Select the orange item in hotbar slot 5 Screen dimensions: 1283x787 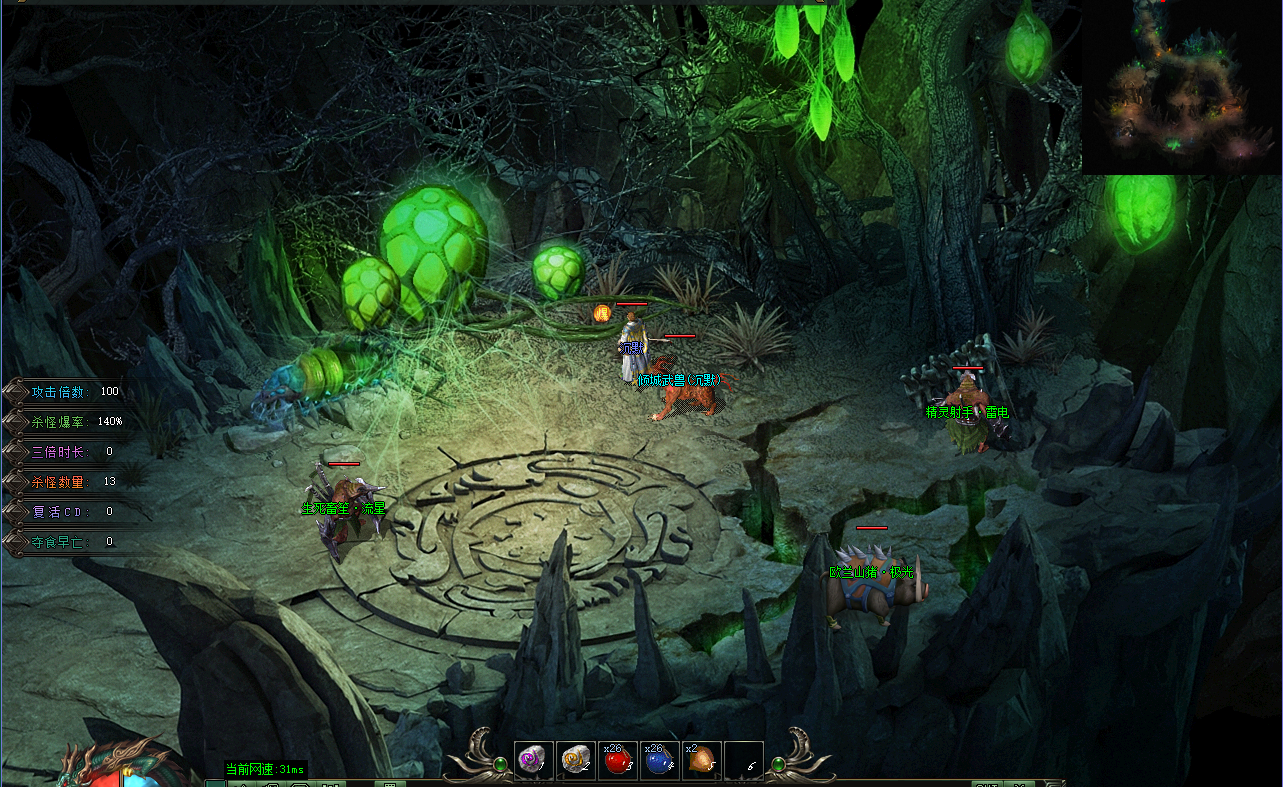click(x=701, y=761)
